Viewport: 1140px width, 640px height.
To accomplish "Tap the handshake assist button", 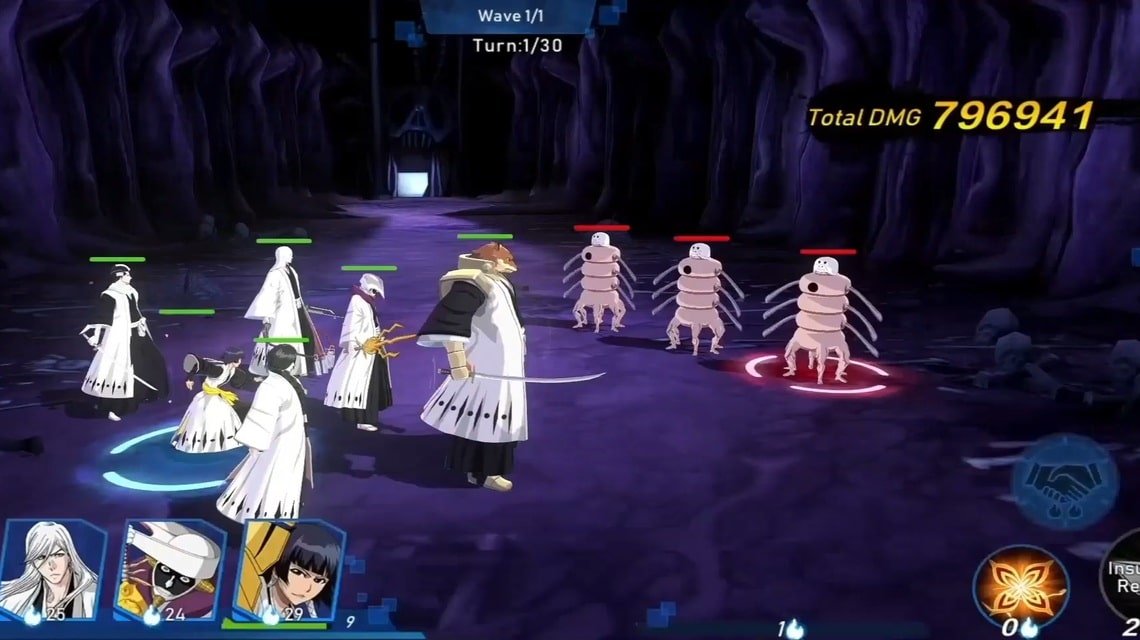I will pos(1063,482).
